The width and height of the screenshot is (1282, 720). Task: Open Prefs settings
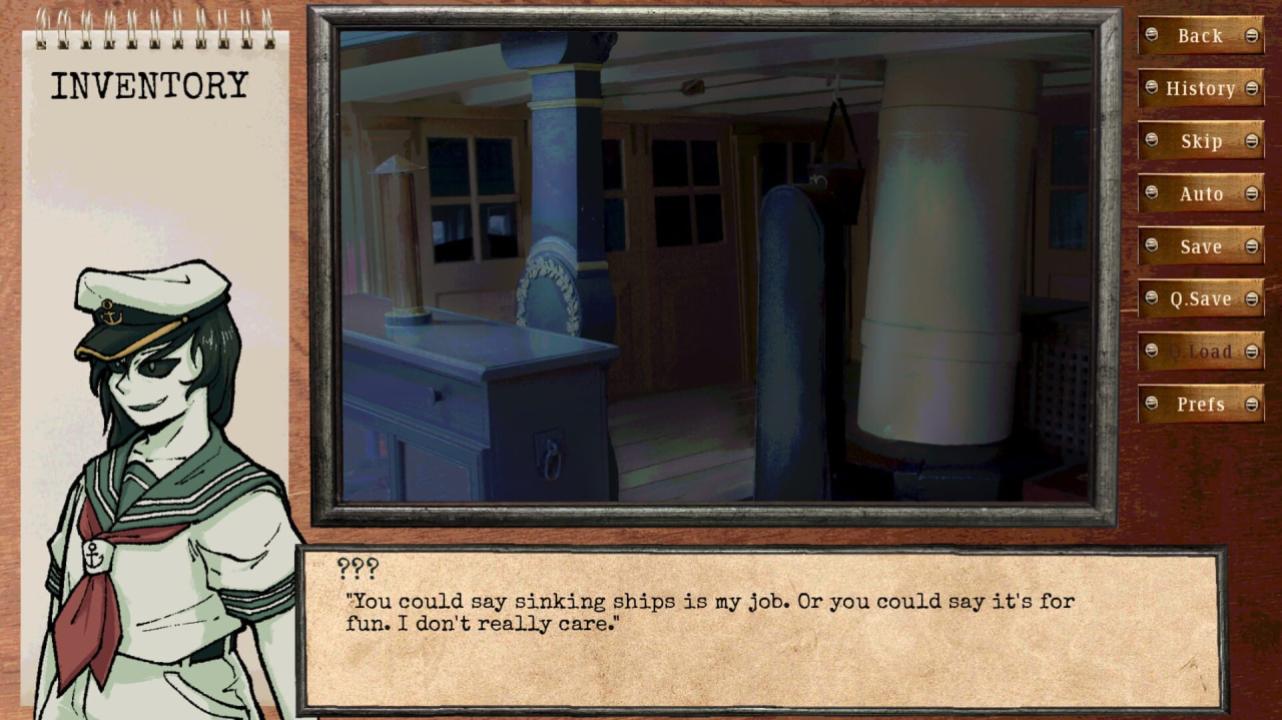point(1200,404)
